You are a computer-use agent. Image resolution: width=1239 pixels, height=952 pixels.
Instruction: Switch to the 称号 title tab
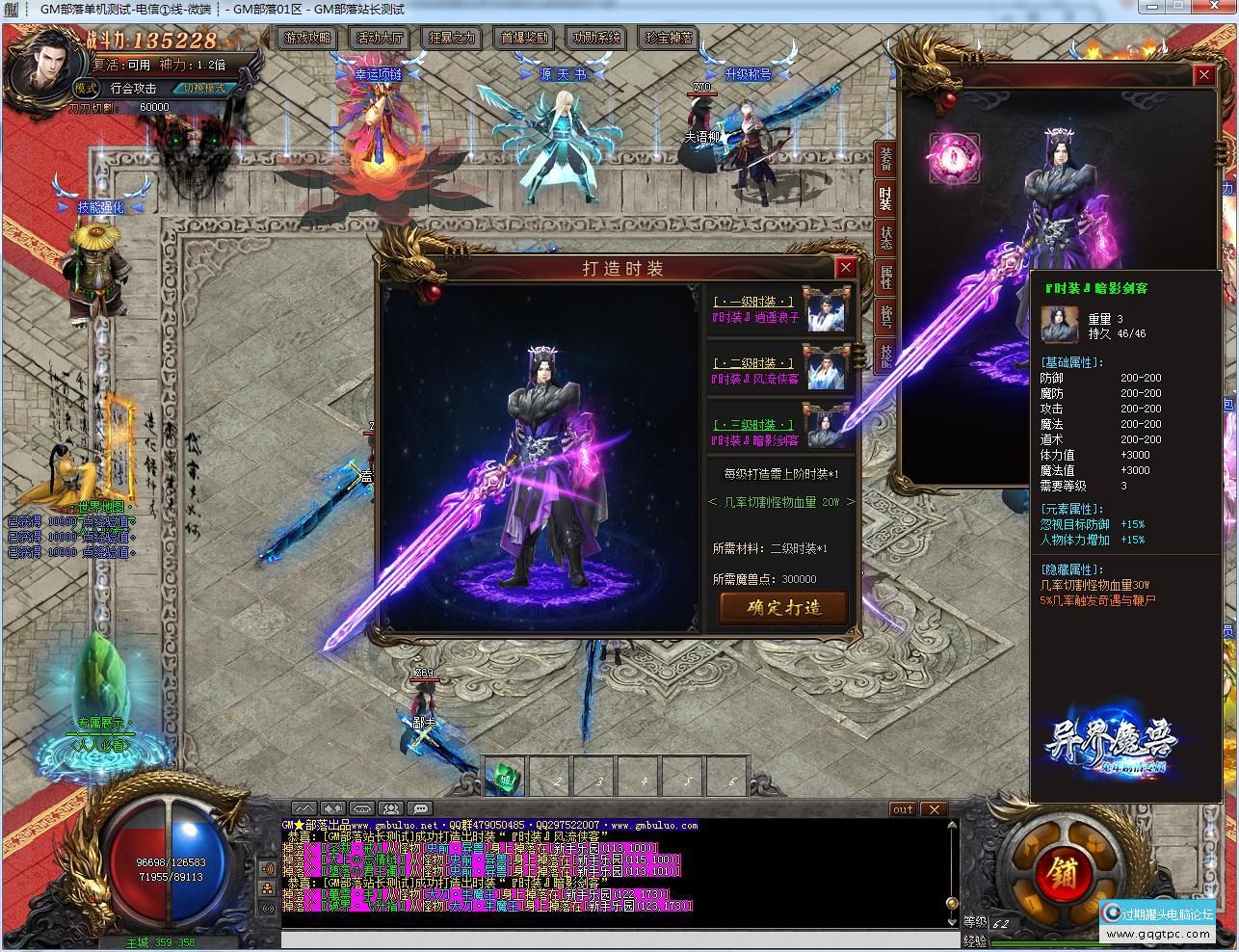point(885,316)
